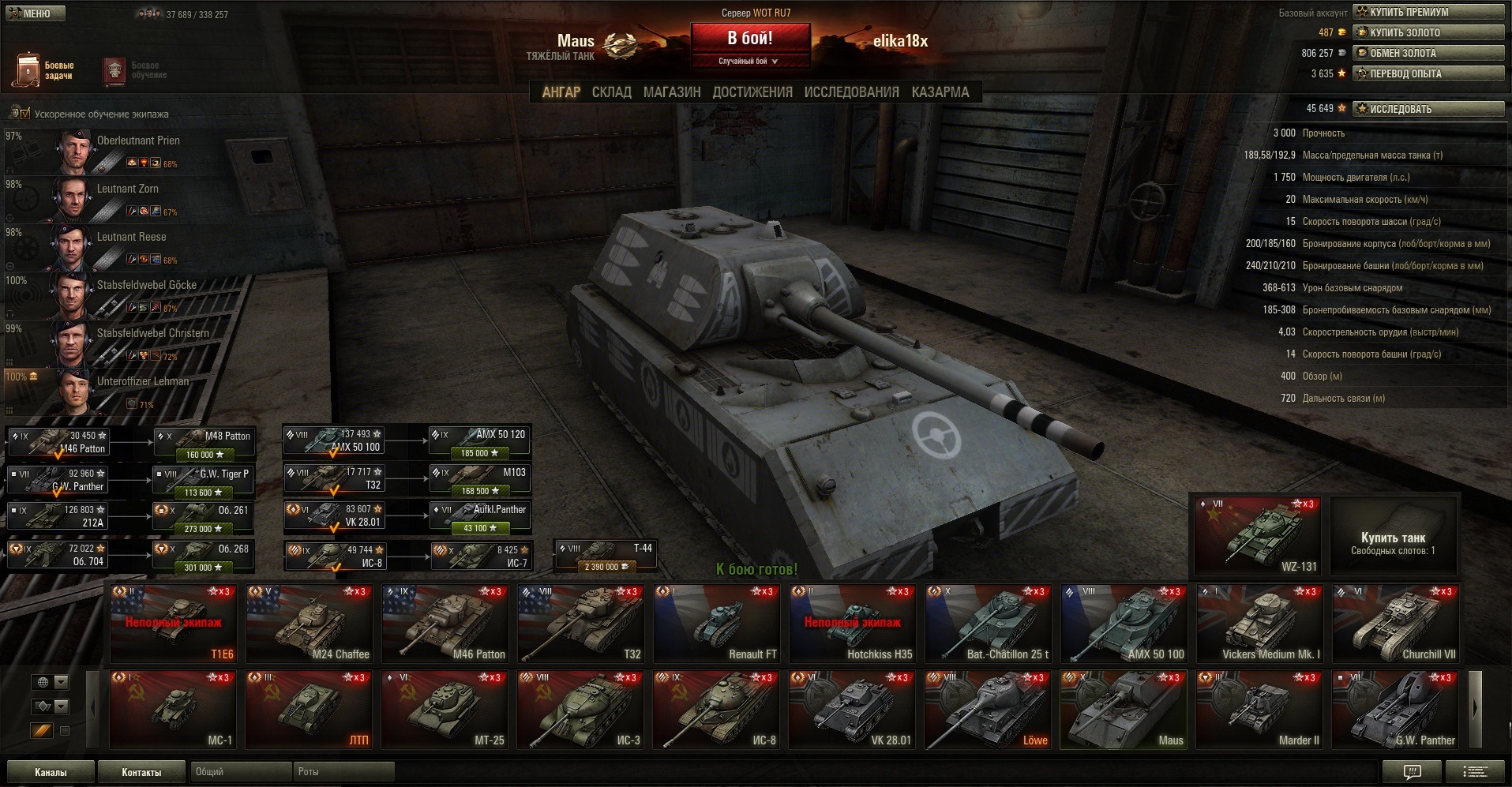Show the ИССЛЕДОВАНИЯ tab
Viewport: 1512px width, 787px height.
pyautogui.click(x=851, y=92)
